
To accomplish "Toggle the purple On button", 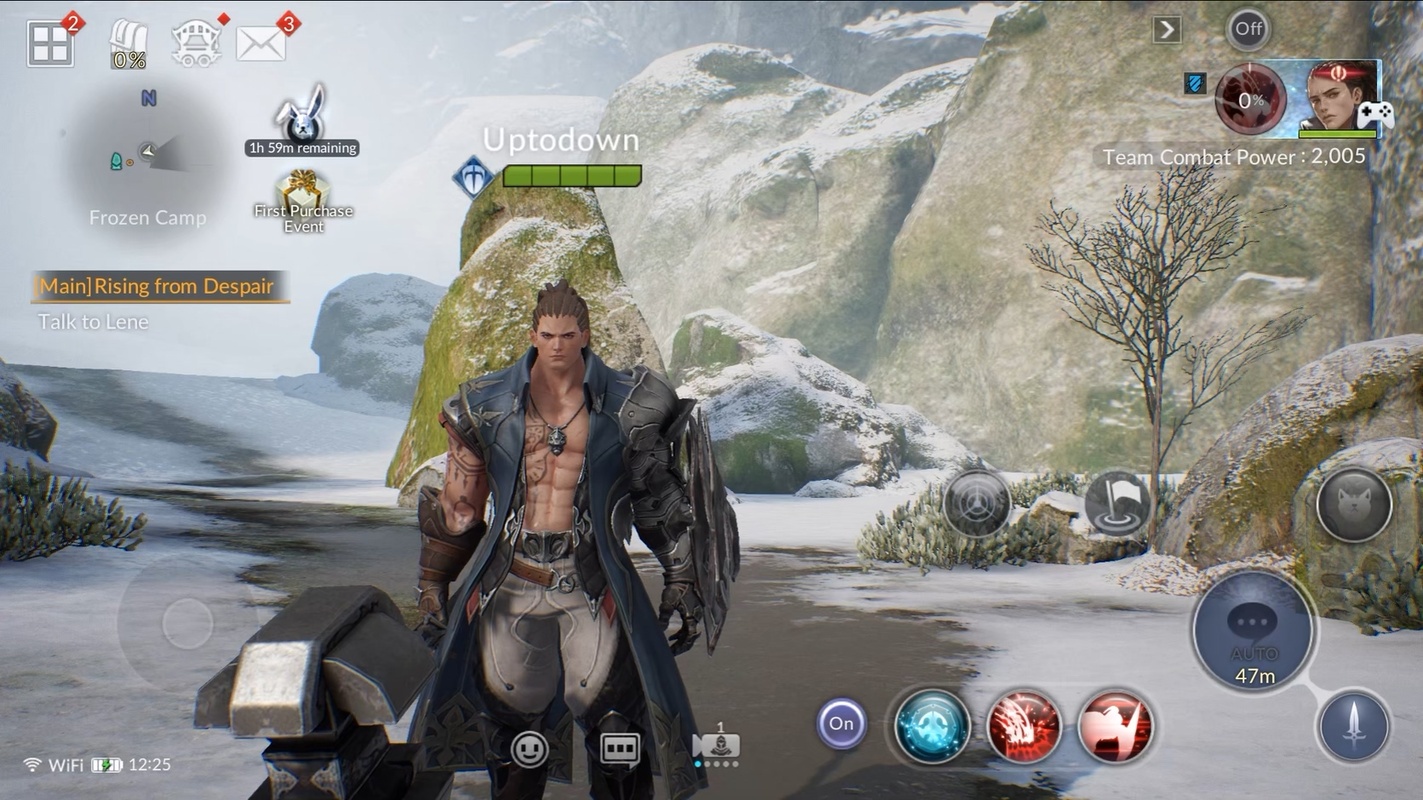I will click(x=842, y=723).
